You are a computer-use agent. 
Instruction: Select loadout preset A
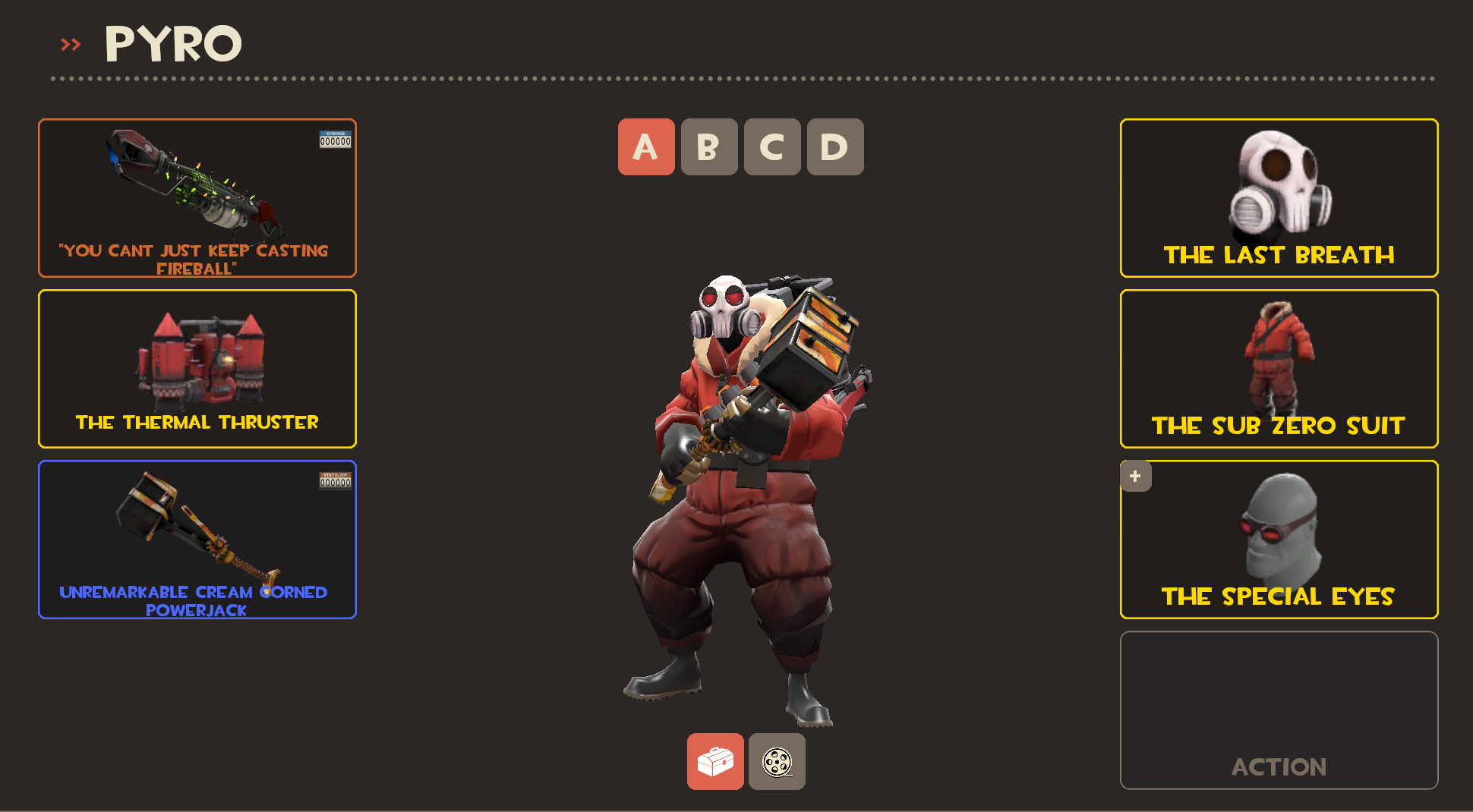(x=646, y=147)
